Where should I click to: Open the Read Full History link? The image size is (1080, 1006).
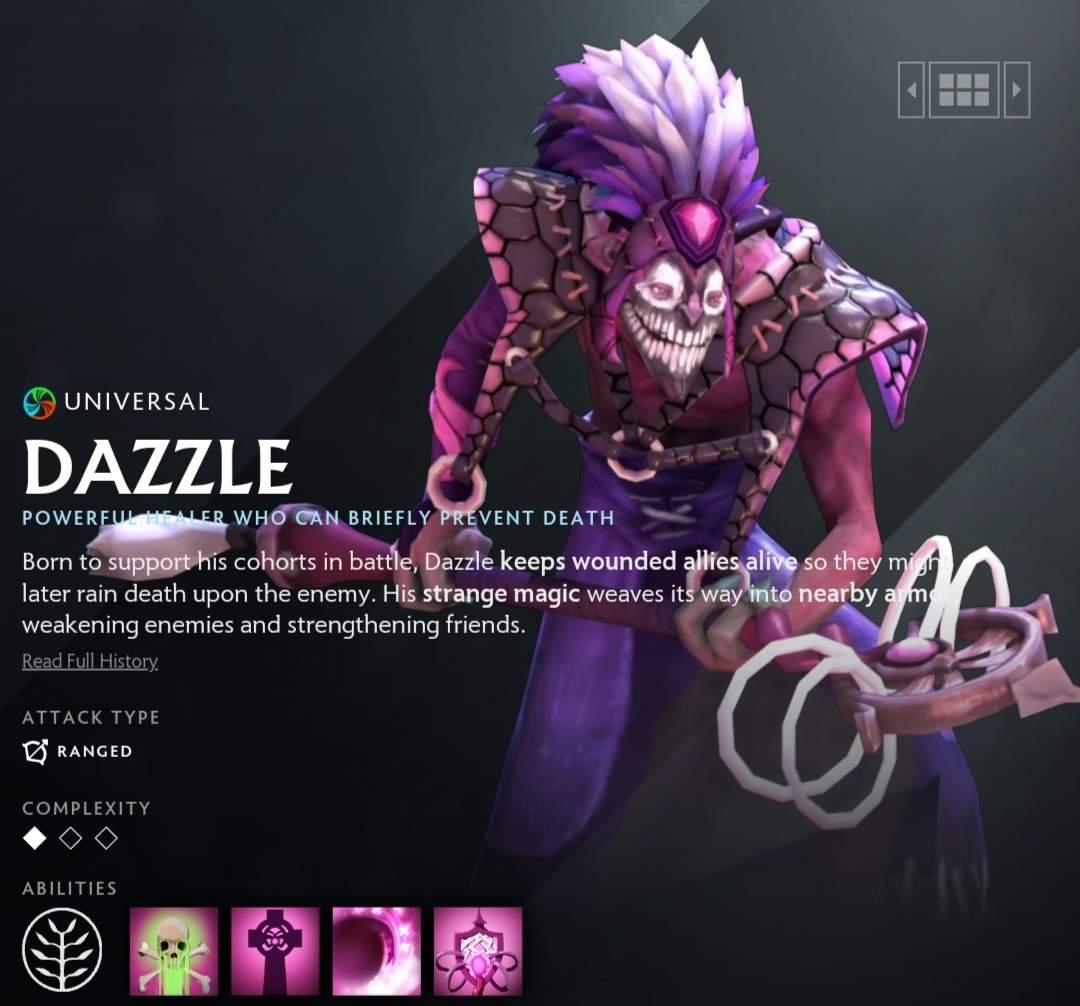click(x=90, y=661)
